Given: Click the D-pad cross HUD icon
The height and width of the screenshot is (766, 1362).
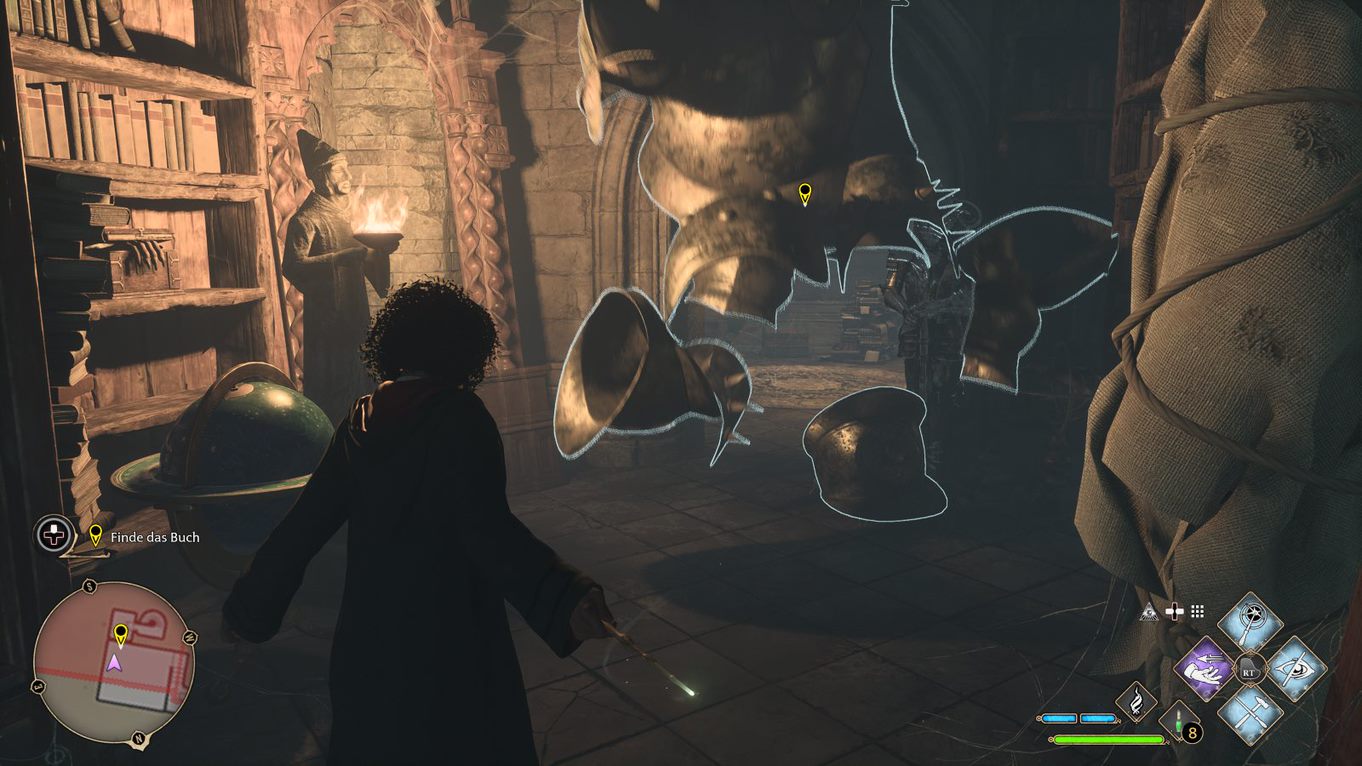Looking at the screenshot, I should [x=1175, y=612].
